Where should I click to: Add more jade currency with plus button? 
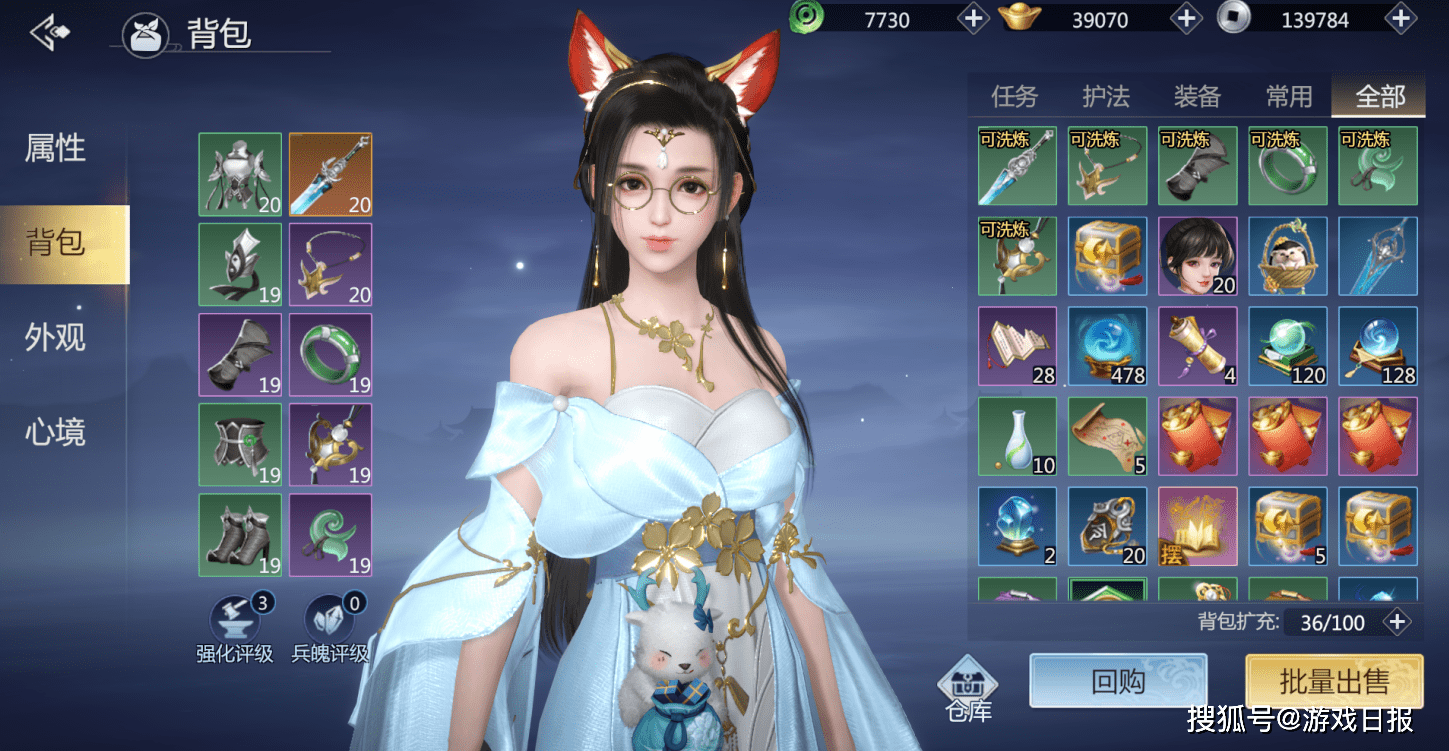tap(973, 19)
